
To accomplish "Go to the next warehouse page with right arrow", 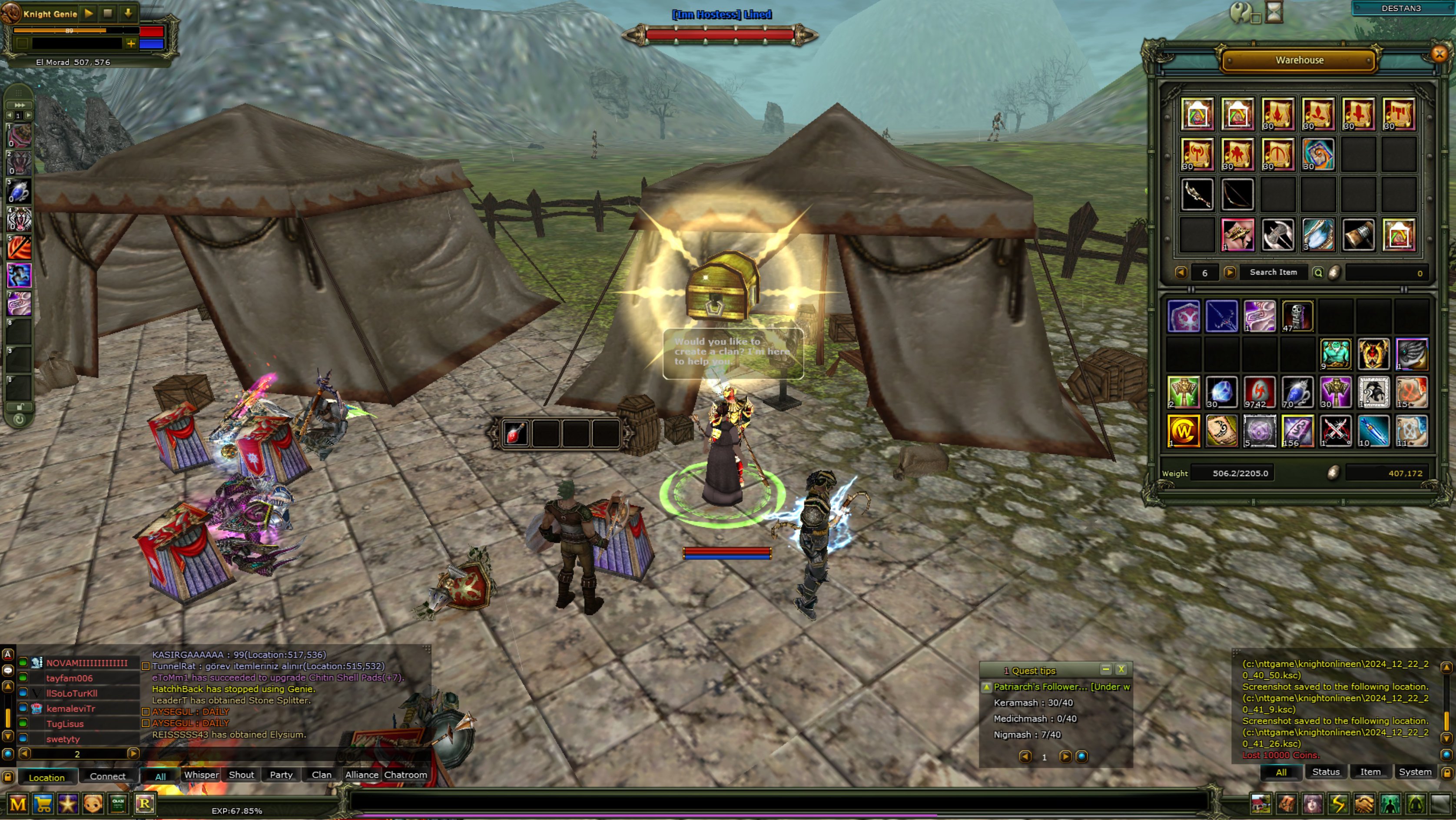I will 1231,273.
